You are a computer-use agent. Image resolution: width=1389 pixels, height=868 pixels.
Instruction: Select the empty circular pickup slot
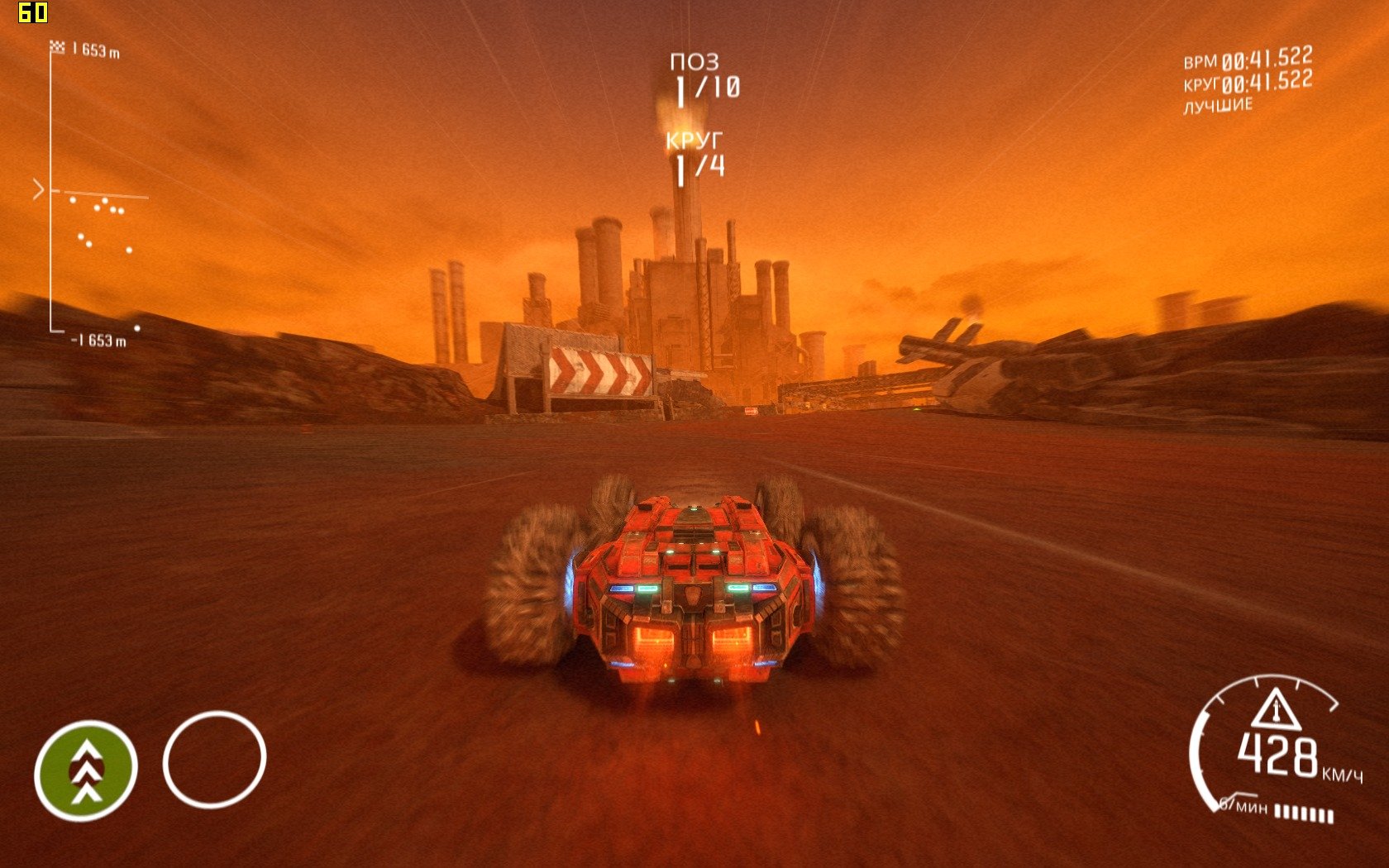click(x=214, y=759)
